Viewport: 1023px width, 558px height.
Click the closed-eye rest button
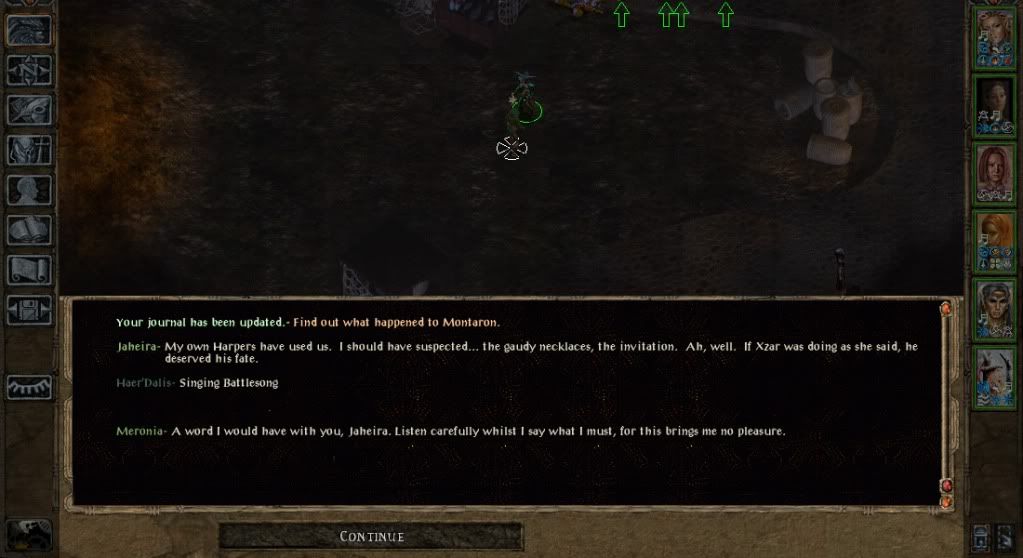[29, 387]
